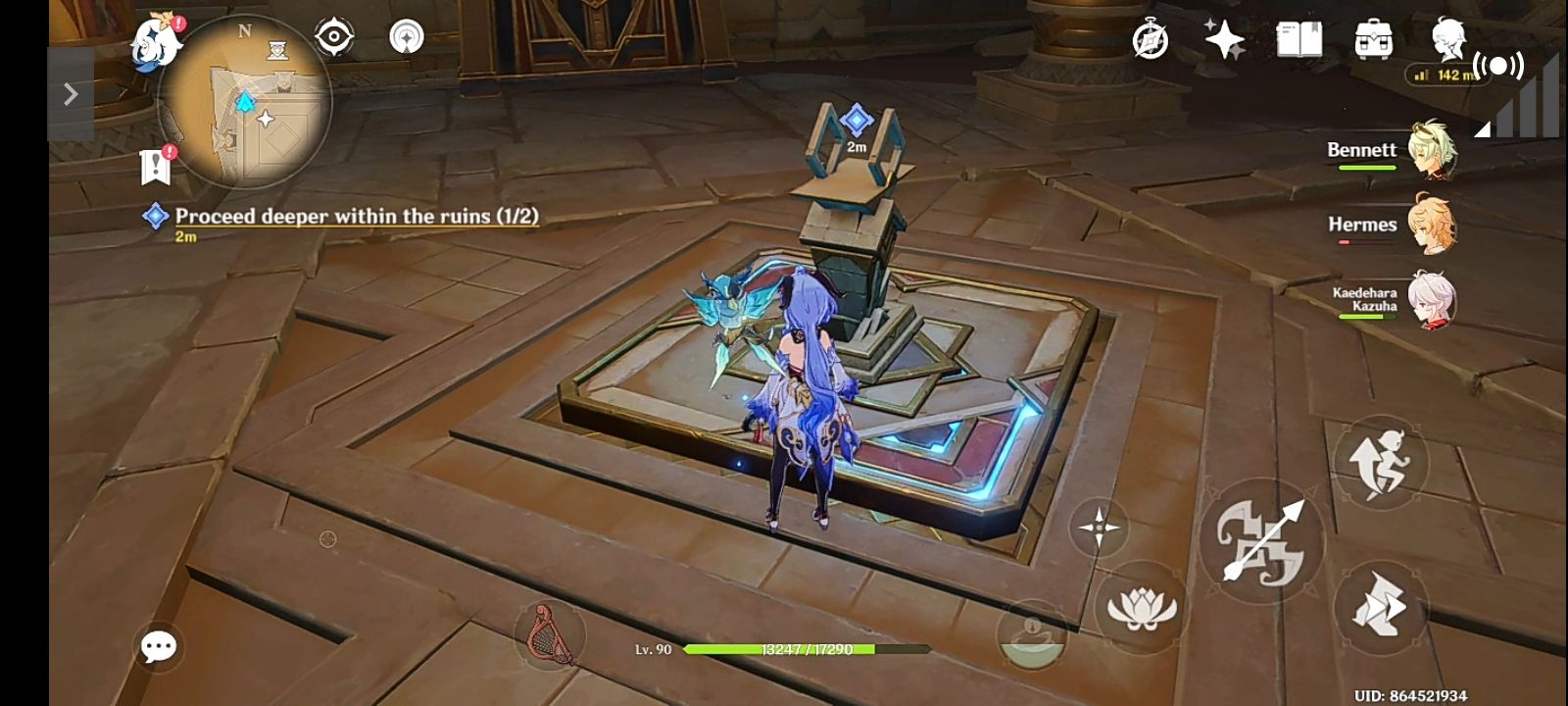
Task: Open the time trial stopwatch menu
Action: click(1151, 41)
